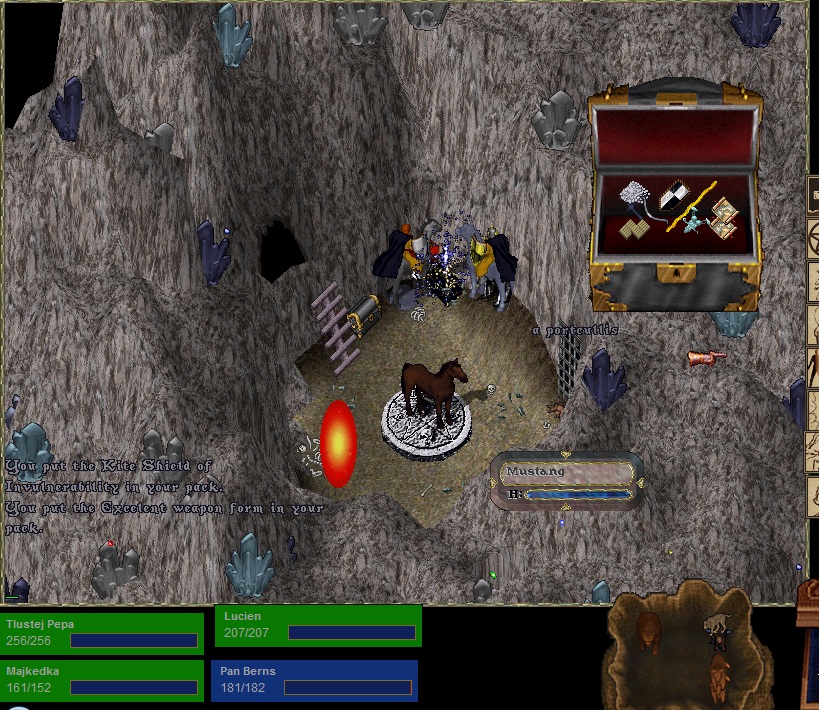Screen dimensions: 819x710
Task: Target Majkedka's party status bar
Action: pos(101,680)
